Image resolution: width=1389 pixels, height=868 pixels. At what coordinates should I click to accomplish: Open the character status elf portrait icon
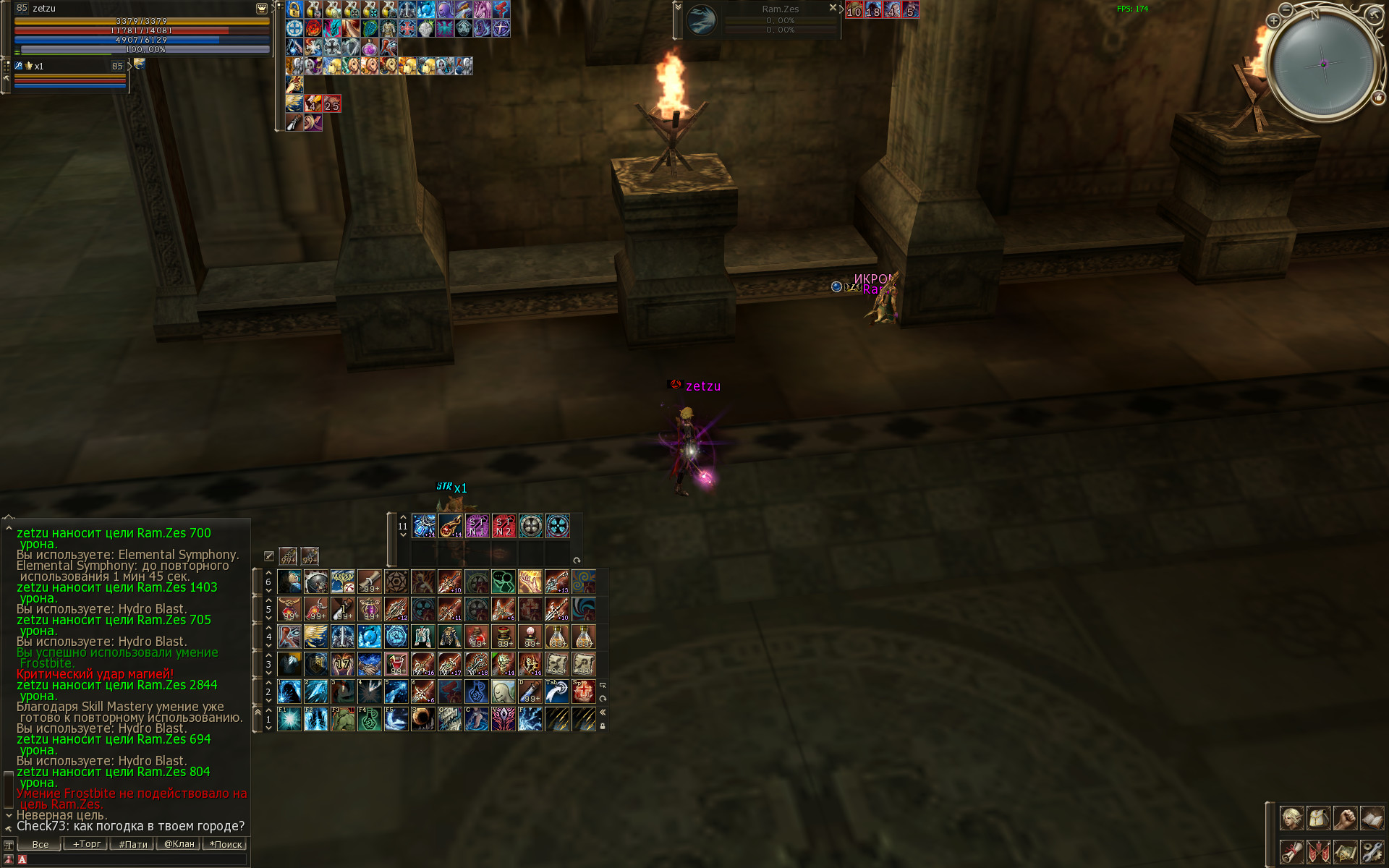tap(1291, 818)
